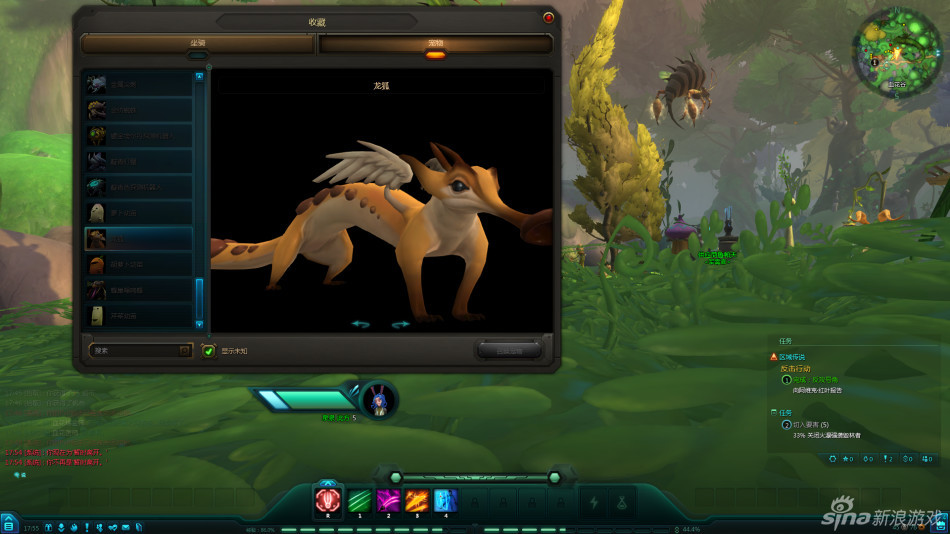The height and width of the screenshot is (534, 950).
Task: Close the collection window with the red button
Action: click(548, 18)
